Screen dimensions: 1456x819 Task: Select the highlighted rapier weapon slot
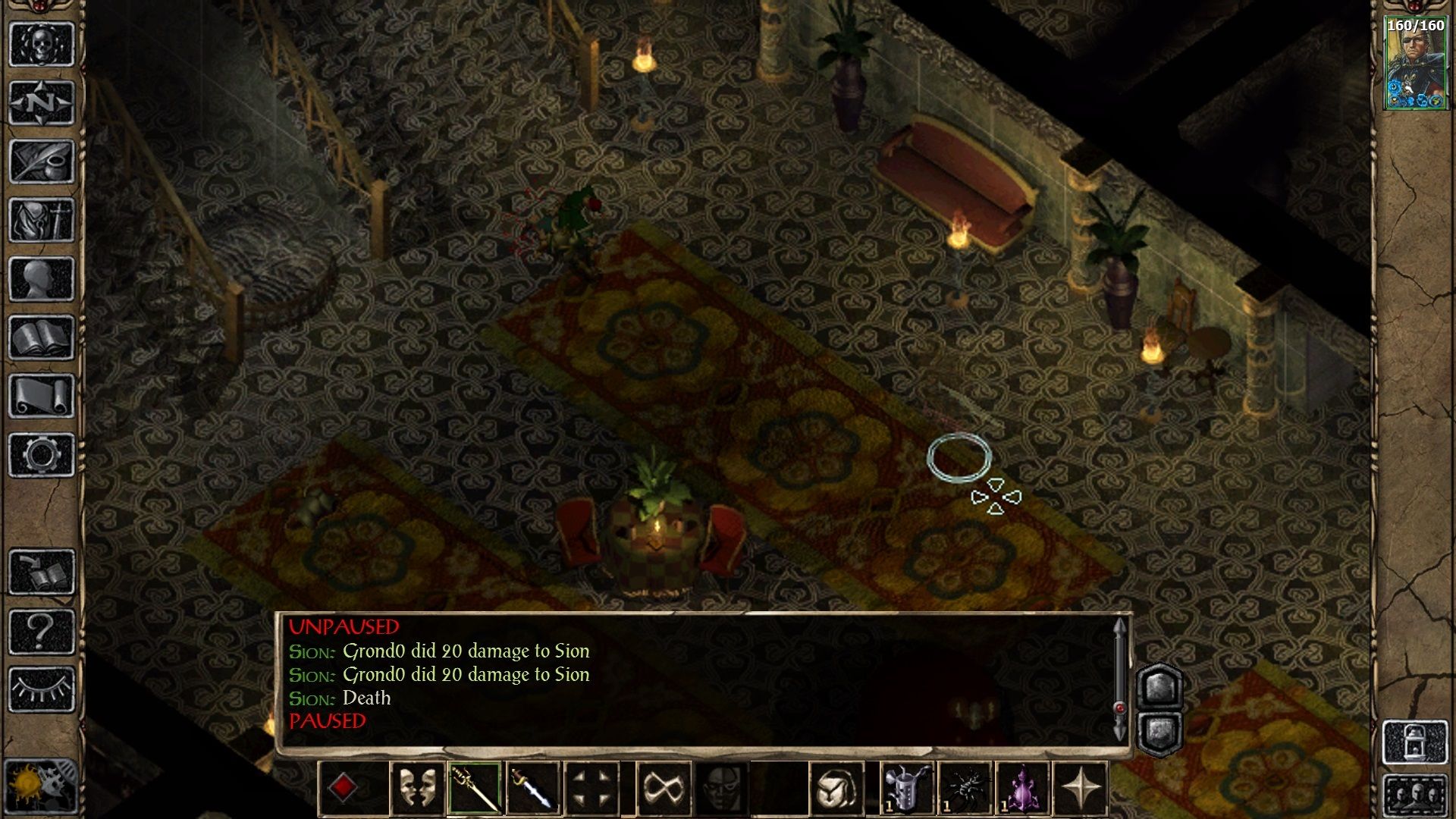coord(475,788)
